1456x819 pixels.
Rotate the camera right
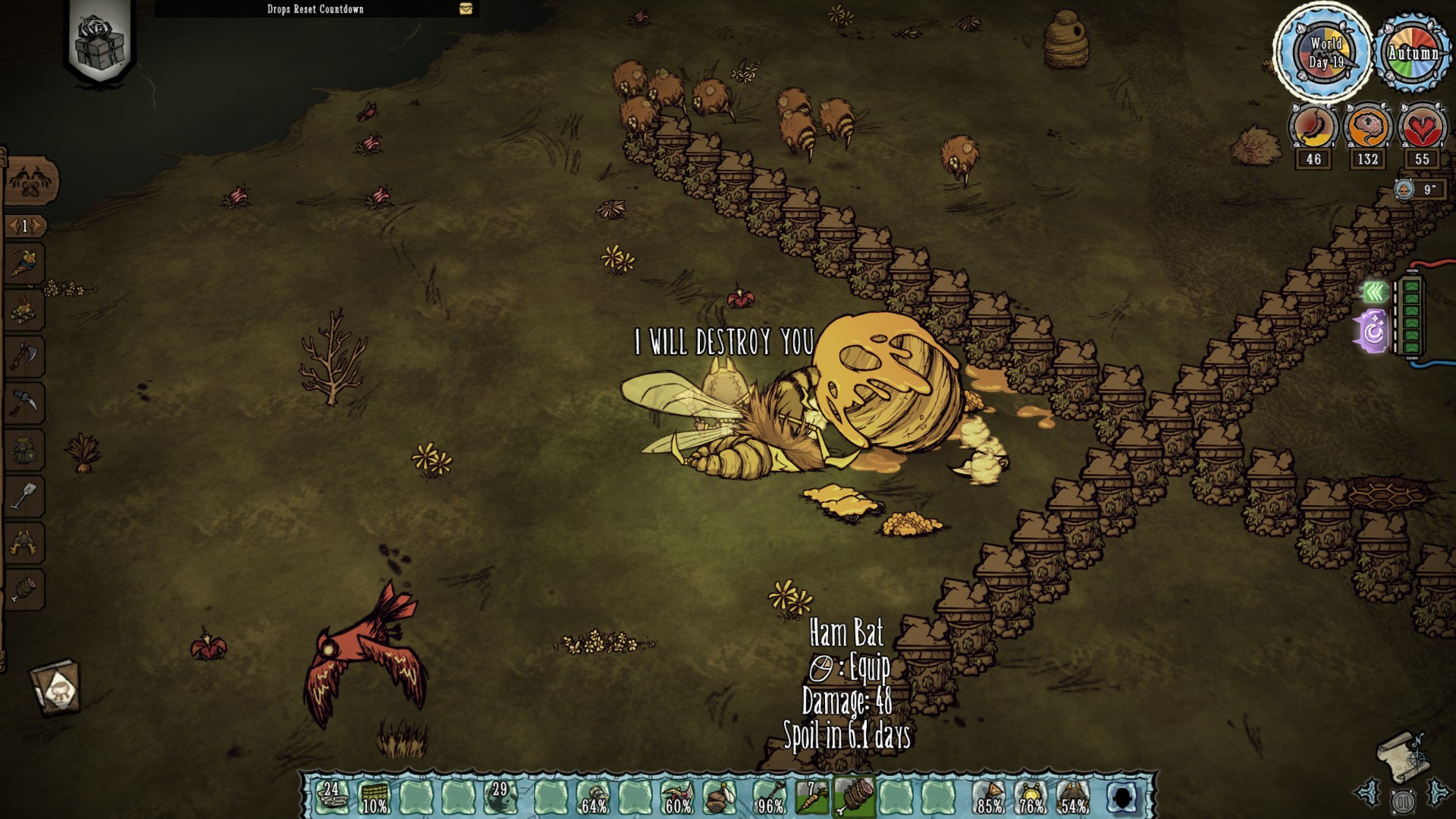[1437, 793]
